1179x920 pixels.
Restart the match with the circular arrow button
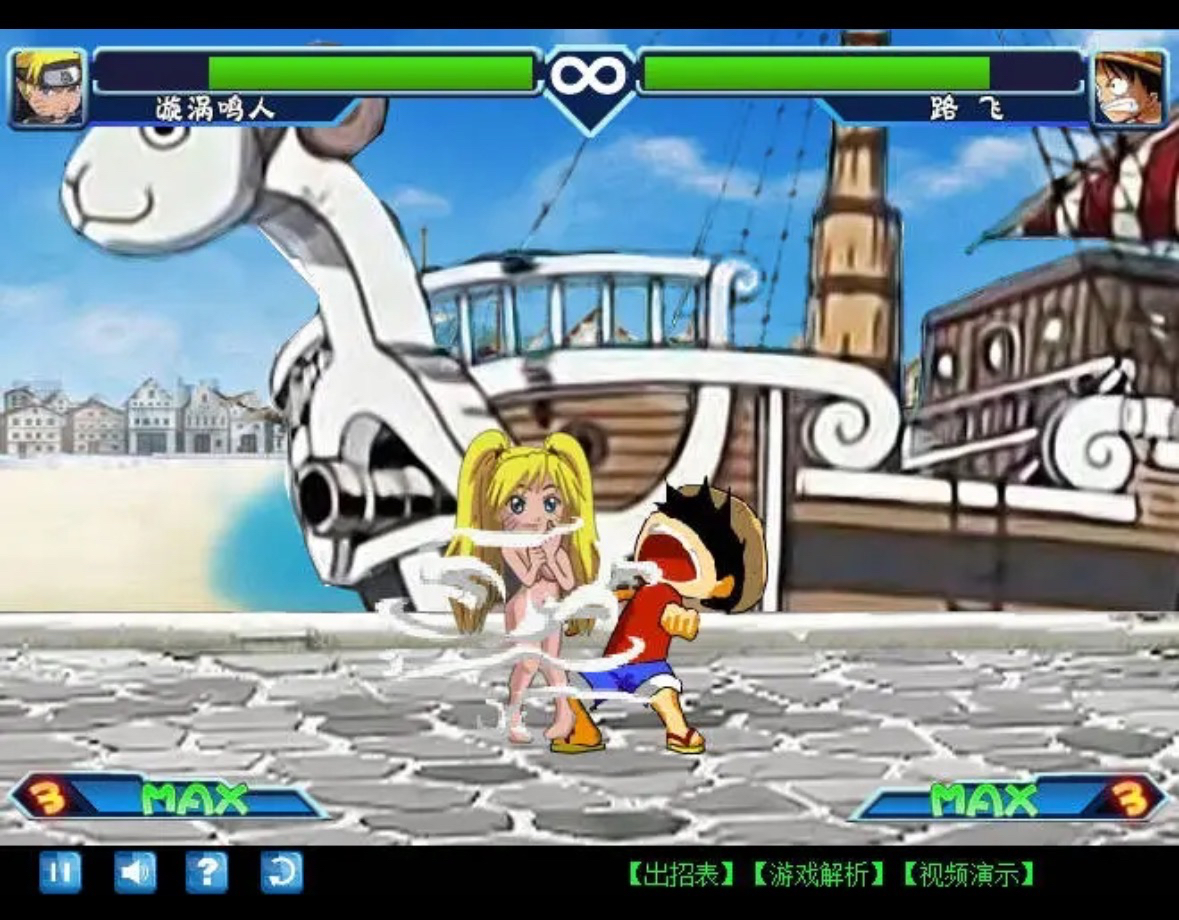point(281,873)
